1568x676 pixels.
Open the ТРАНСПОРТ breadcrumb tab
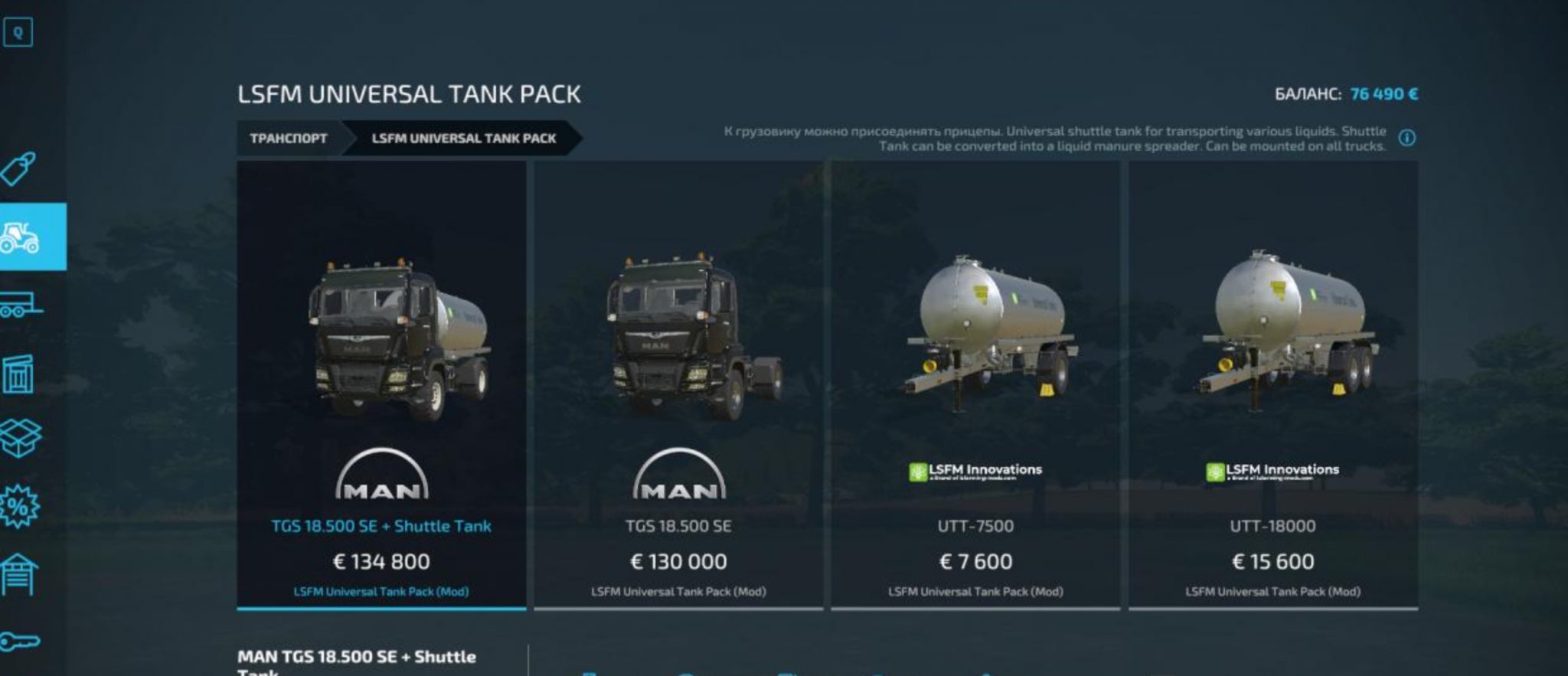coord(288,138)
